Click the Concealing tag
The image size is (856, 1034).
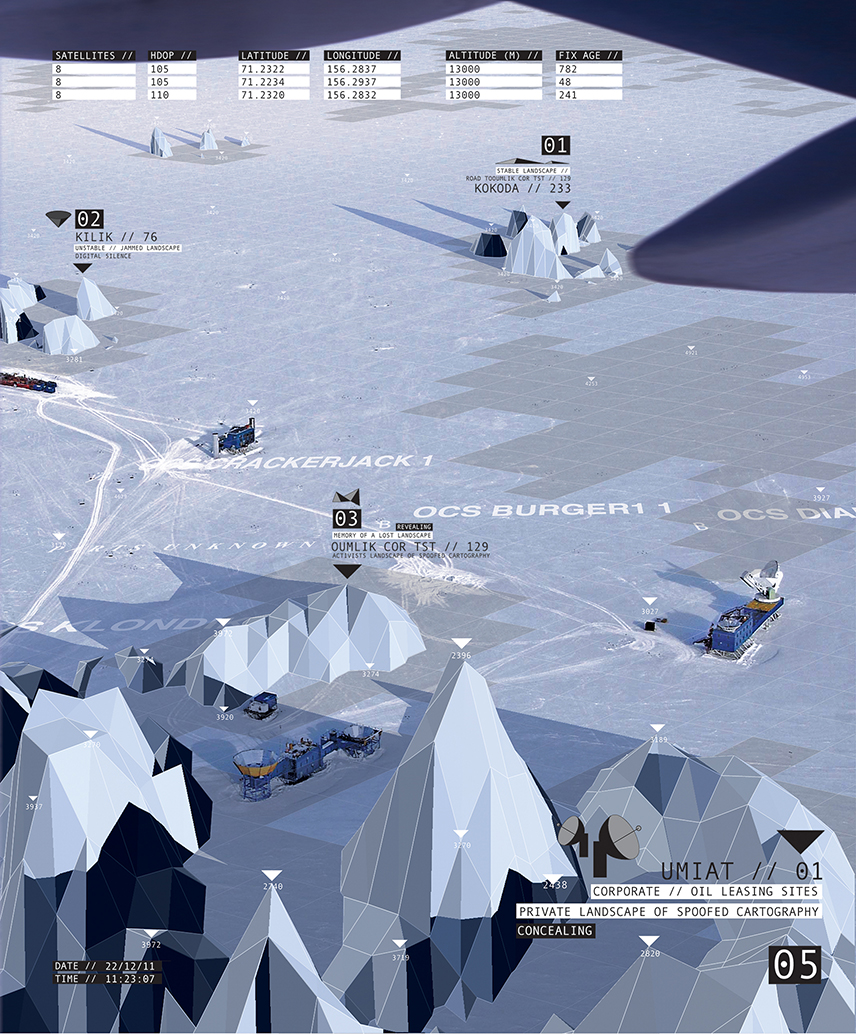pyautogui.click(x=555, y=931)
